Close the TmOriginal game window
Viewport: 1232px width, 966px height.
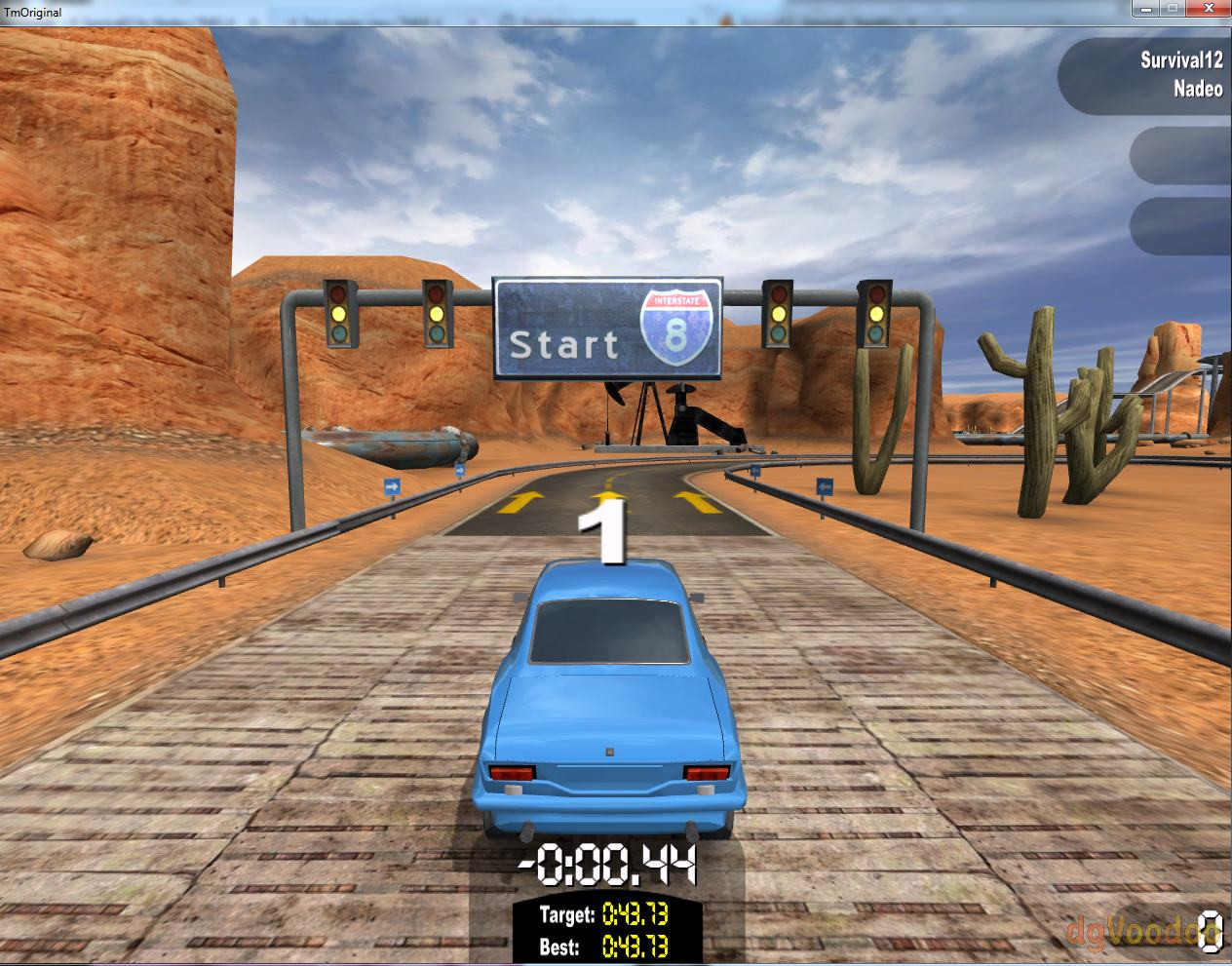pos(1207,9)
